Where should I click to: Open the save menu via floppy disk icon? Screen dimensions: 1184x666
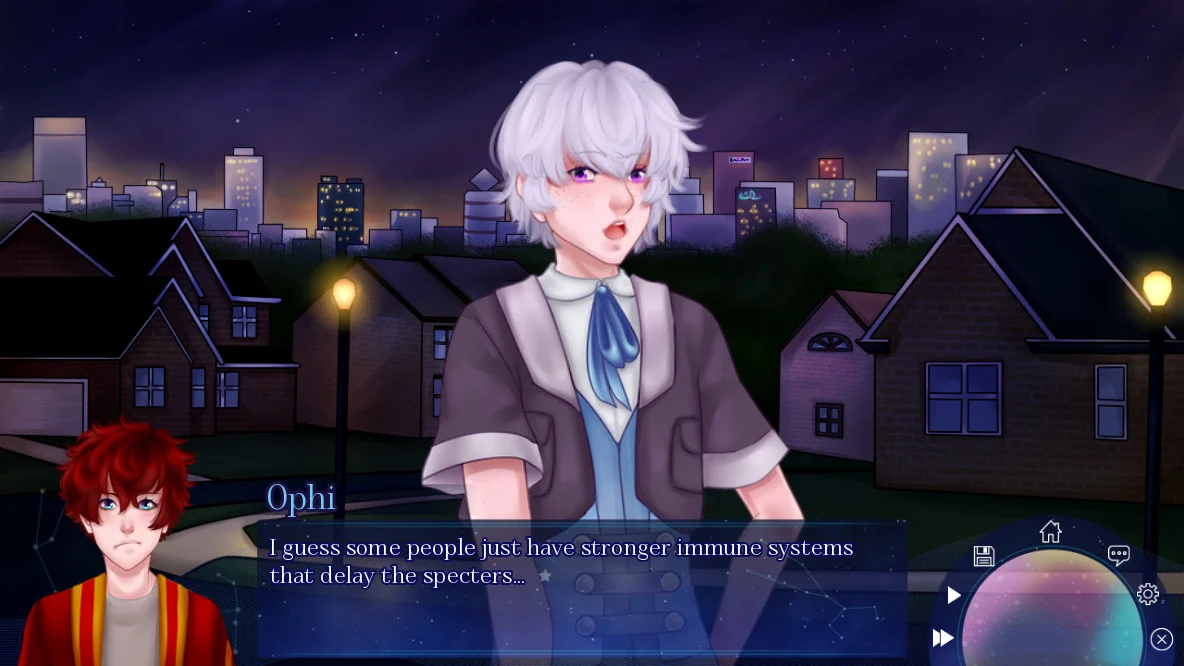tap(983, 557)
